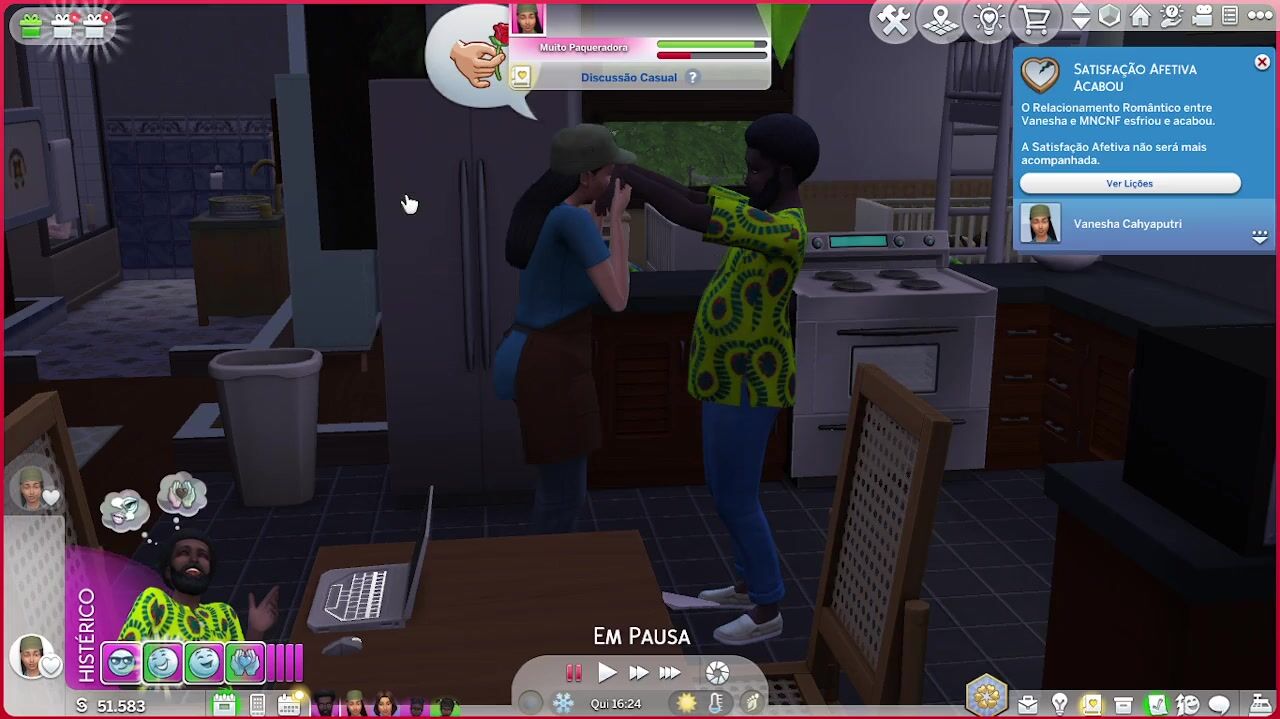Set game speed to fast forward
1280x719 pixels.
coord(638,673)
